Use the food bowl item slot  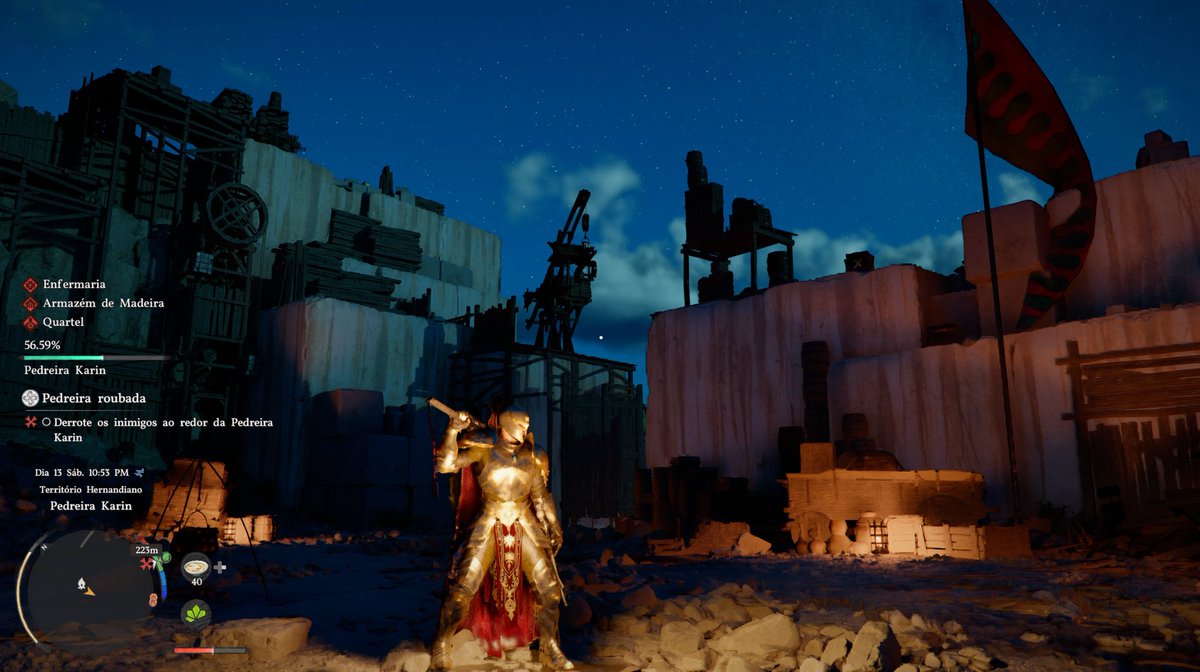(196, 566)
